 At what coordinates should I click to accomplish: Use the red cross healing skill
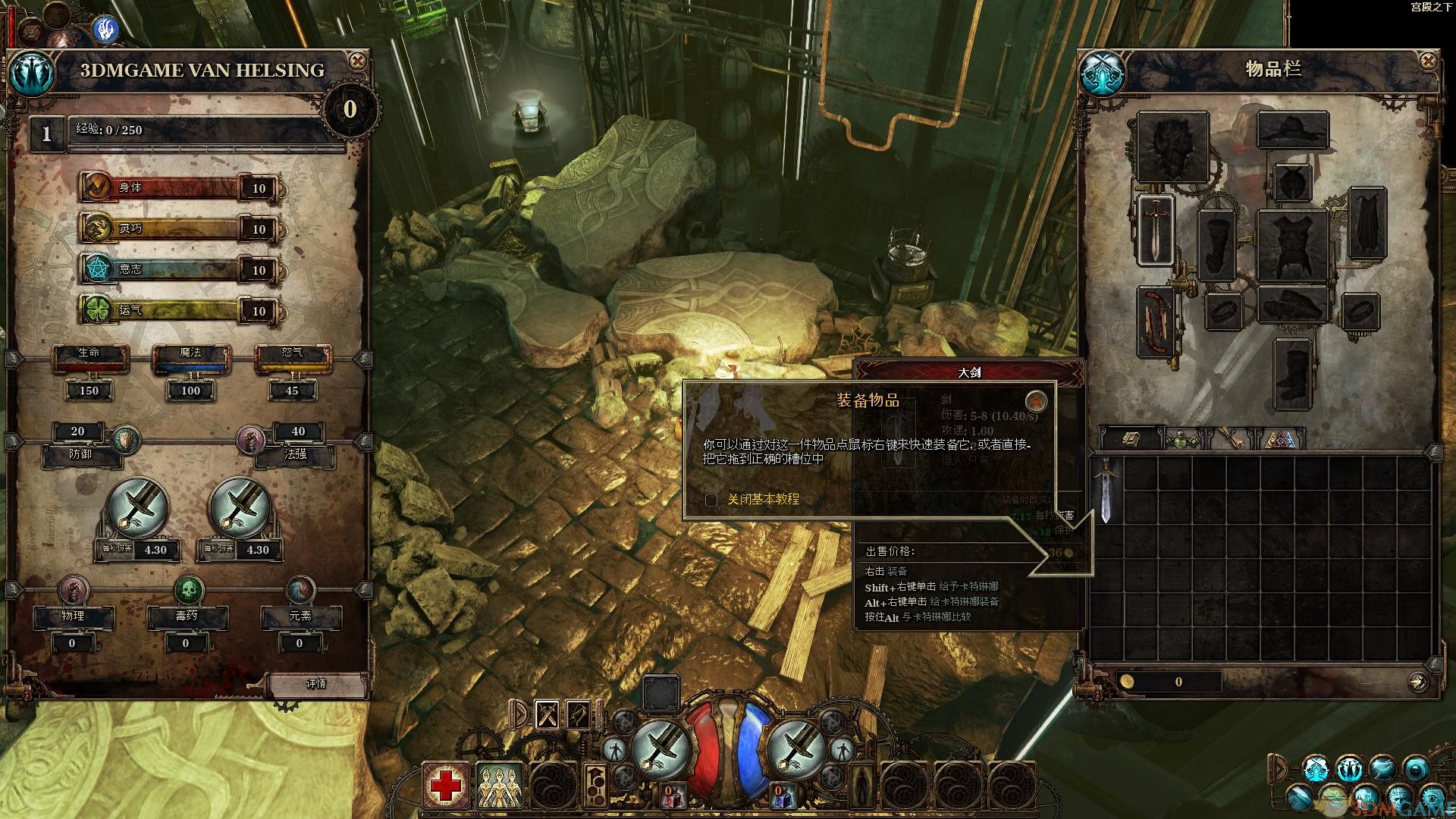click(445, 785)
